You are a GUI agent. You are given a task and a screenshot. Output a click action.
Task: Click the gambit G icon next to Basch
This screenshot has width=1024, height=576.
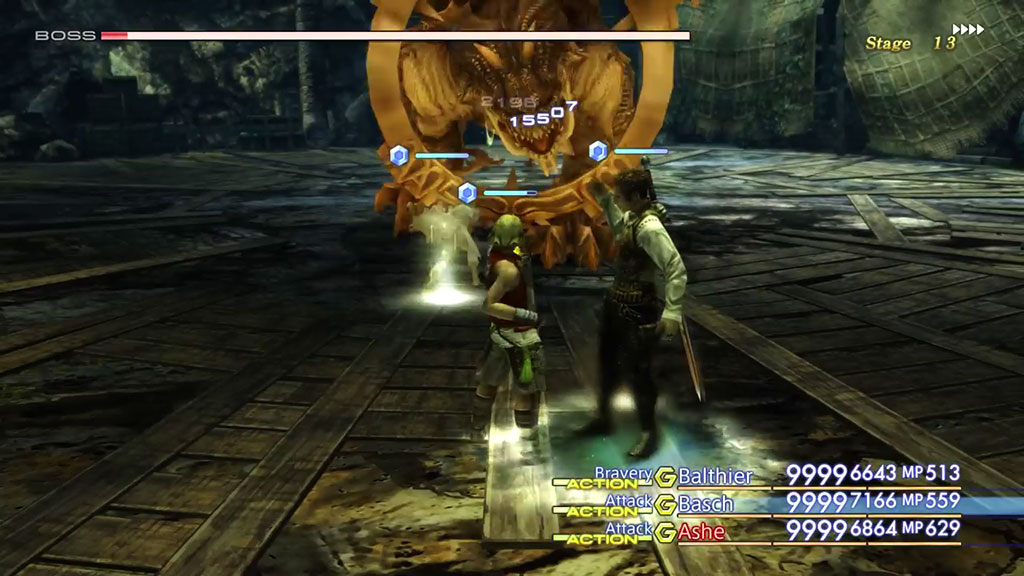(665, 504)
